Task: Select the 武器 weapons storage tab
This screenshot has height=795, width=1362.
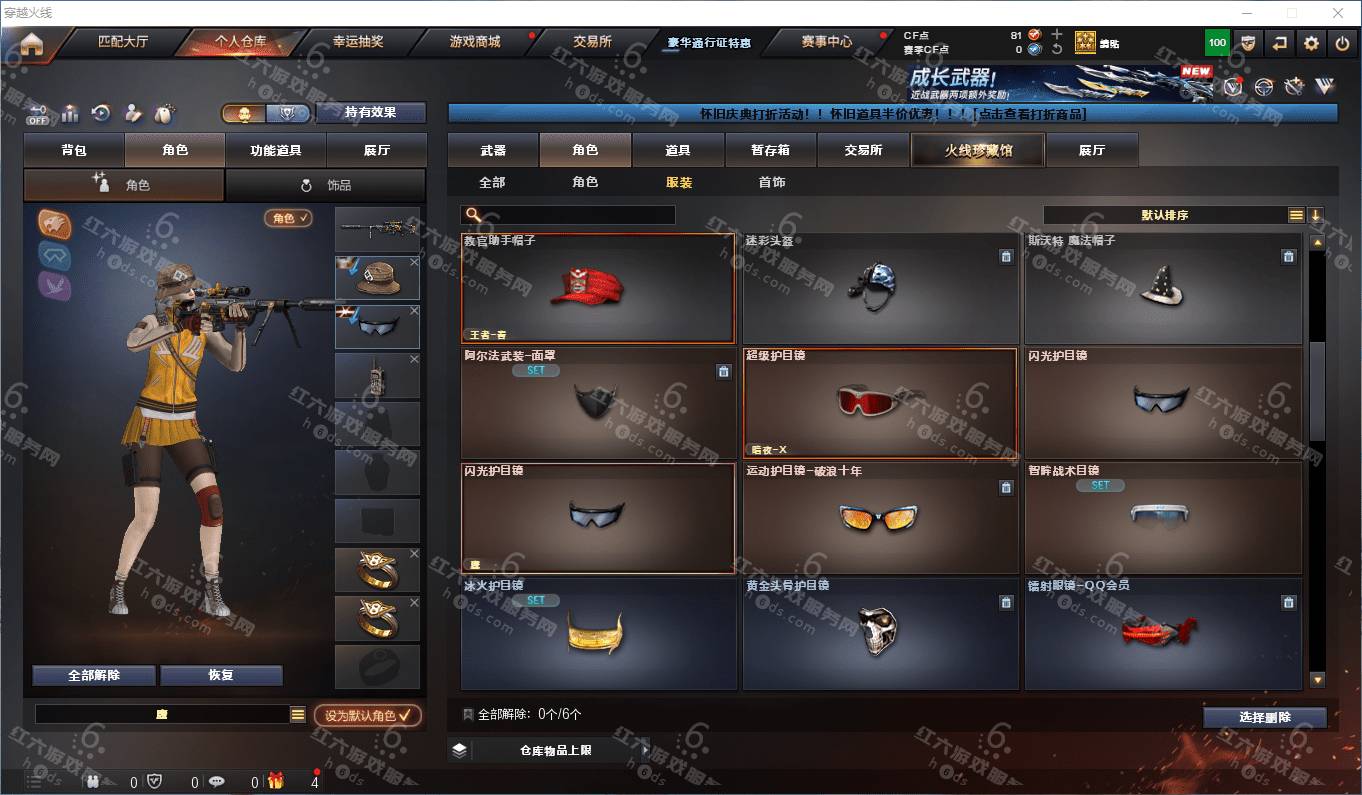Action: (493, 150)
